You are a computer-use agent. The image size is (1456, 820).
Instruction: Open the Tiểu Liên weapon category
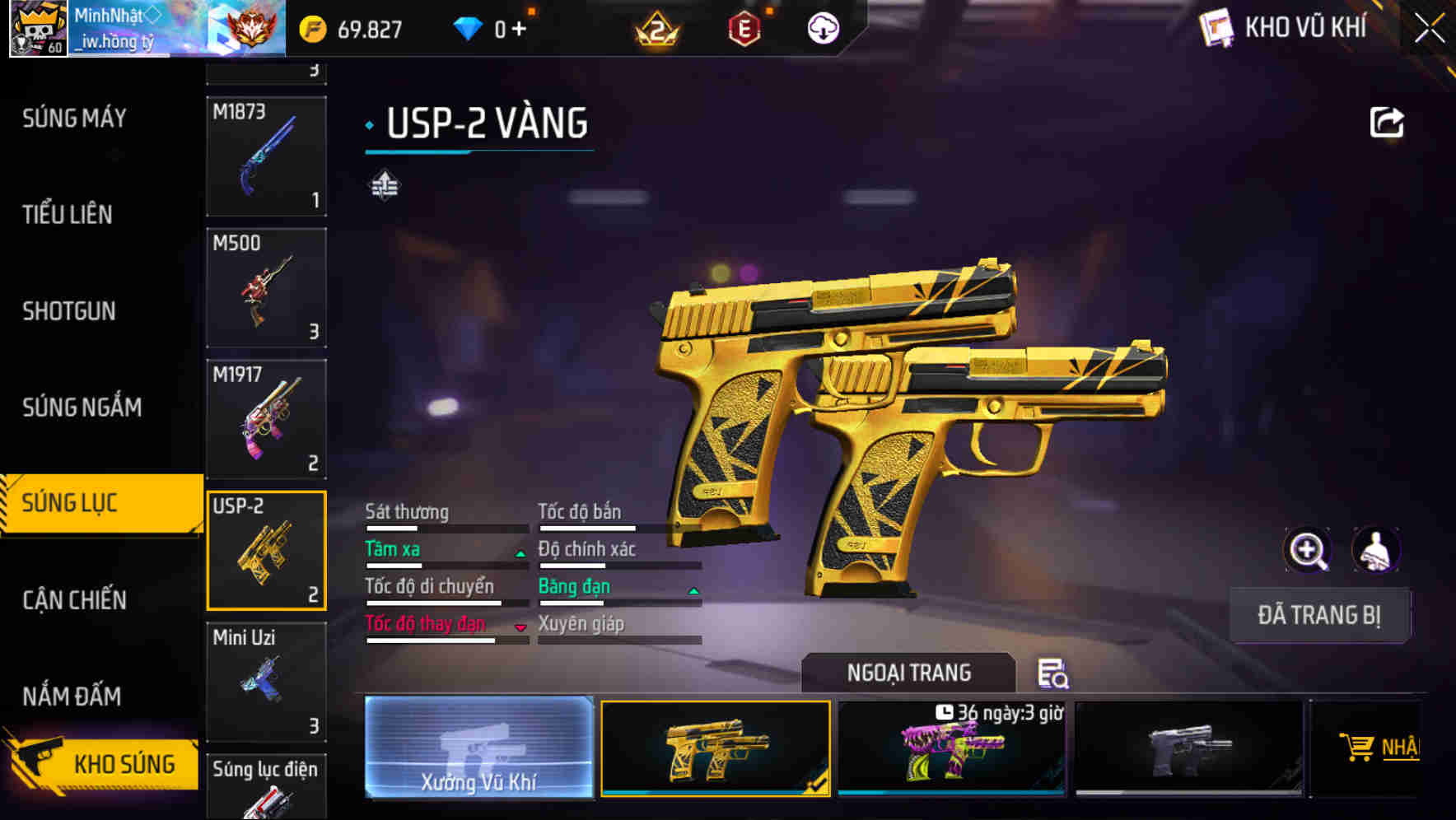68,215
